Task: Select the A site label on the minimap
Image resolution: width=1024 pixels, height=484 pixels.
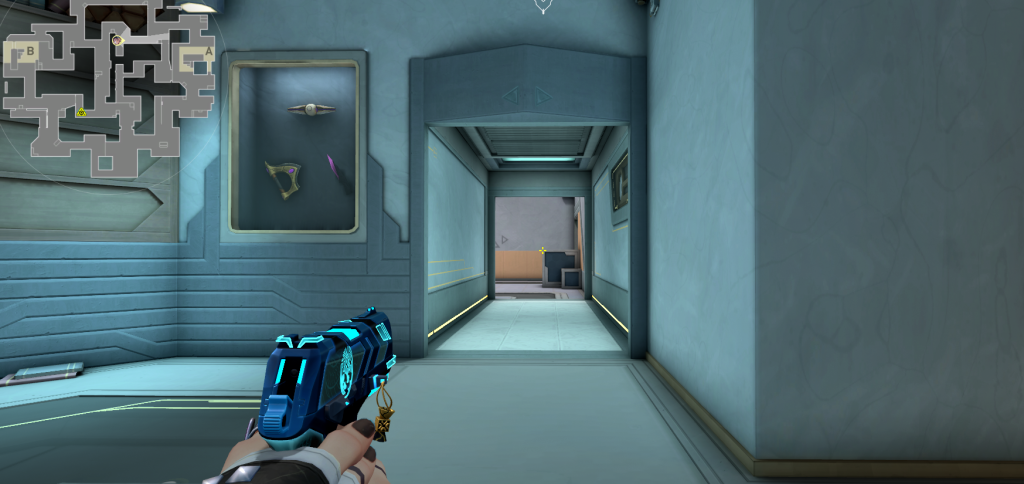Action: [208, 51]
